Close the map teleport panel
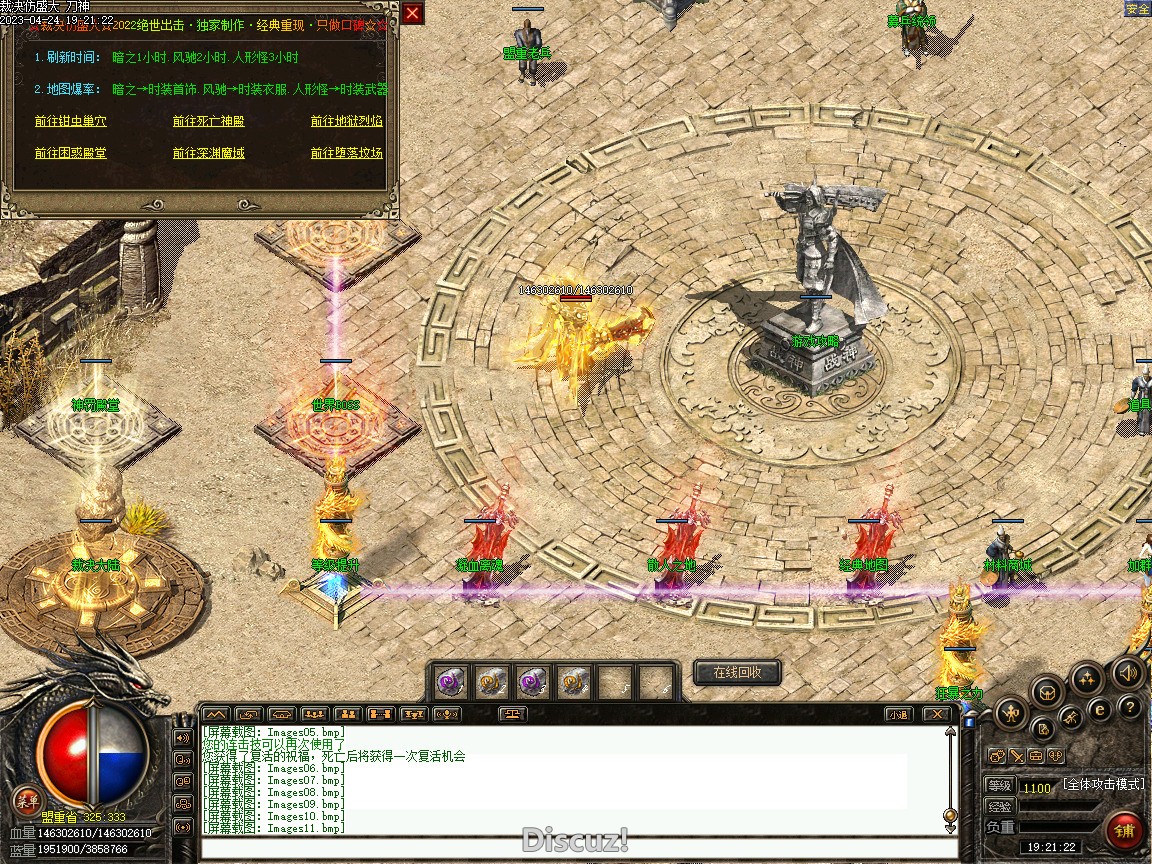 (x=412, y=13)
